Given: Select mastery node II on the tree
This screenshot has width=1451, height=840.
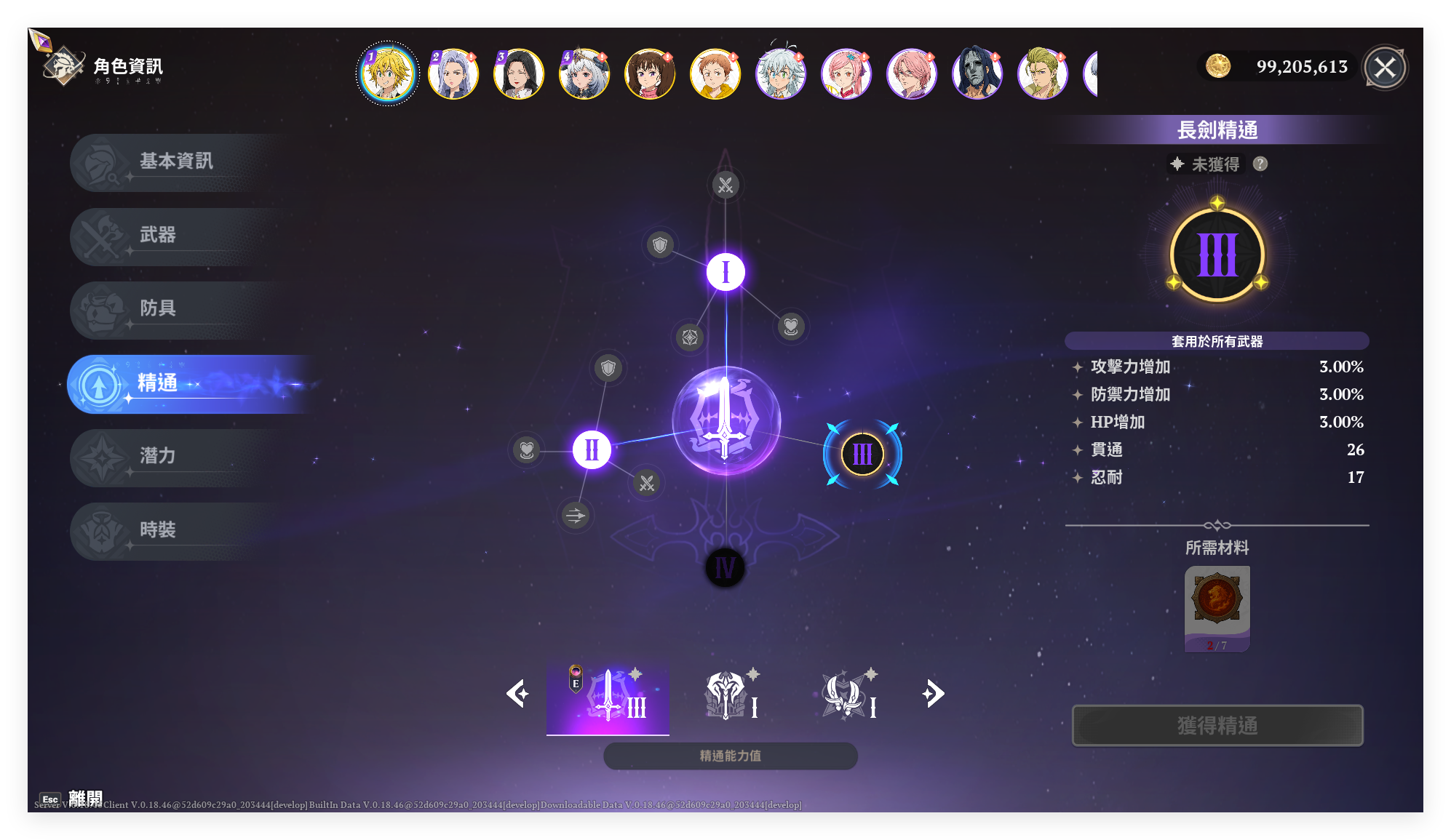Looking at the screenshot, I should click(x=592, y=449).
